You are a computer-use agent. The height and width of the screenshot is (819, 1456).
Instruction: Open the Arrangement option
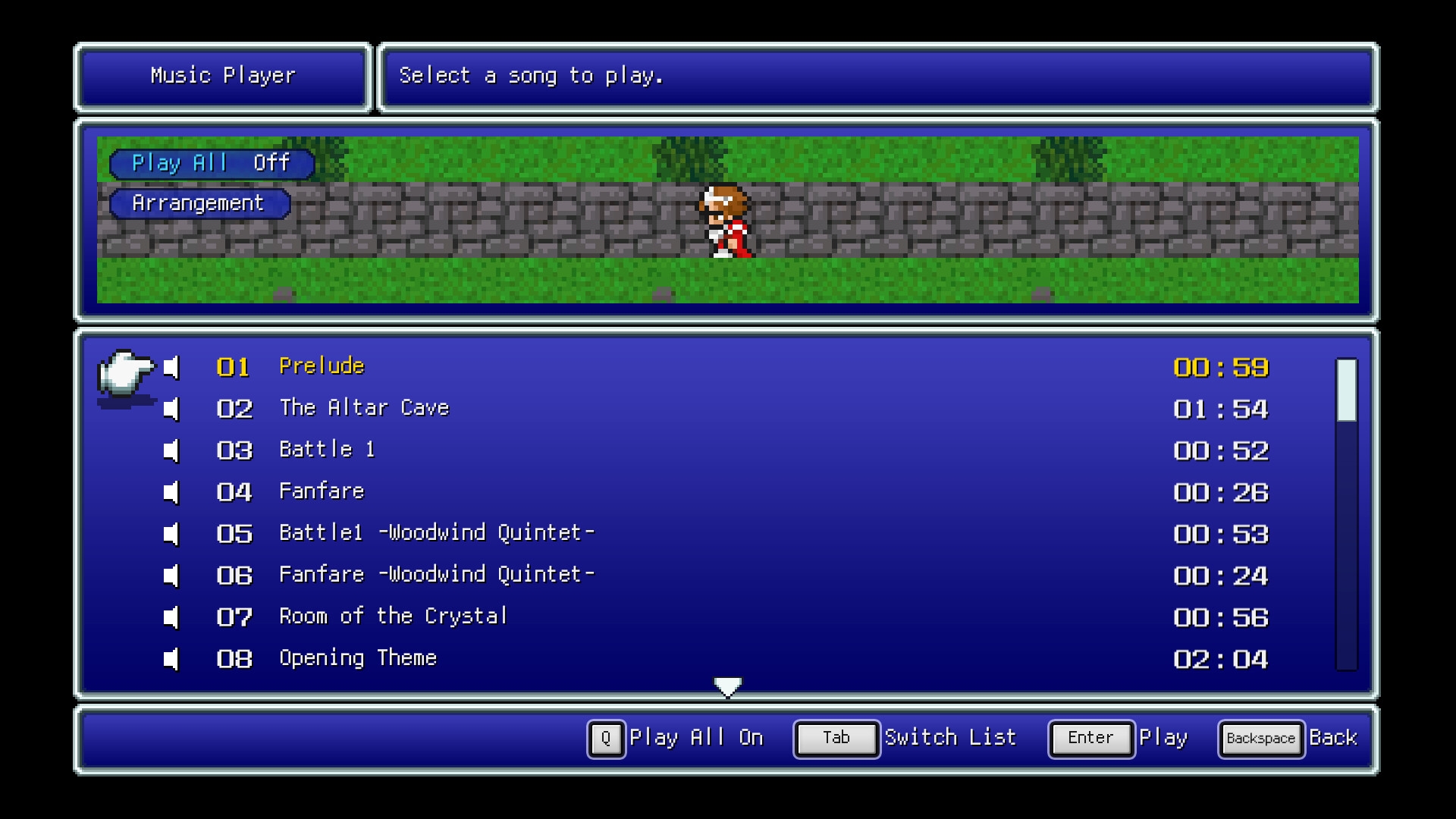pos(199,203)
